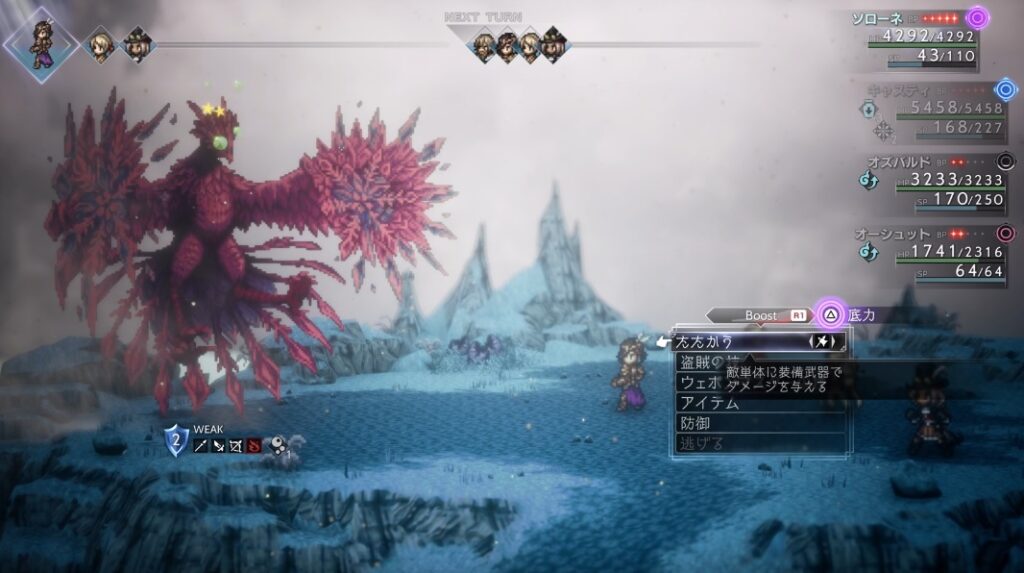Click the Boost label above the command menu

point(761,315)
